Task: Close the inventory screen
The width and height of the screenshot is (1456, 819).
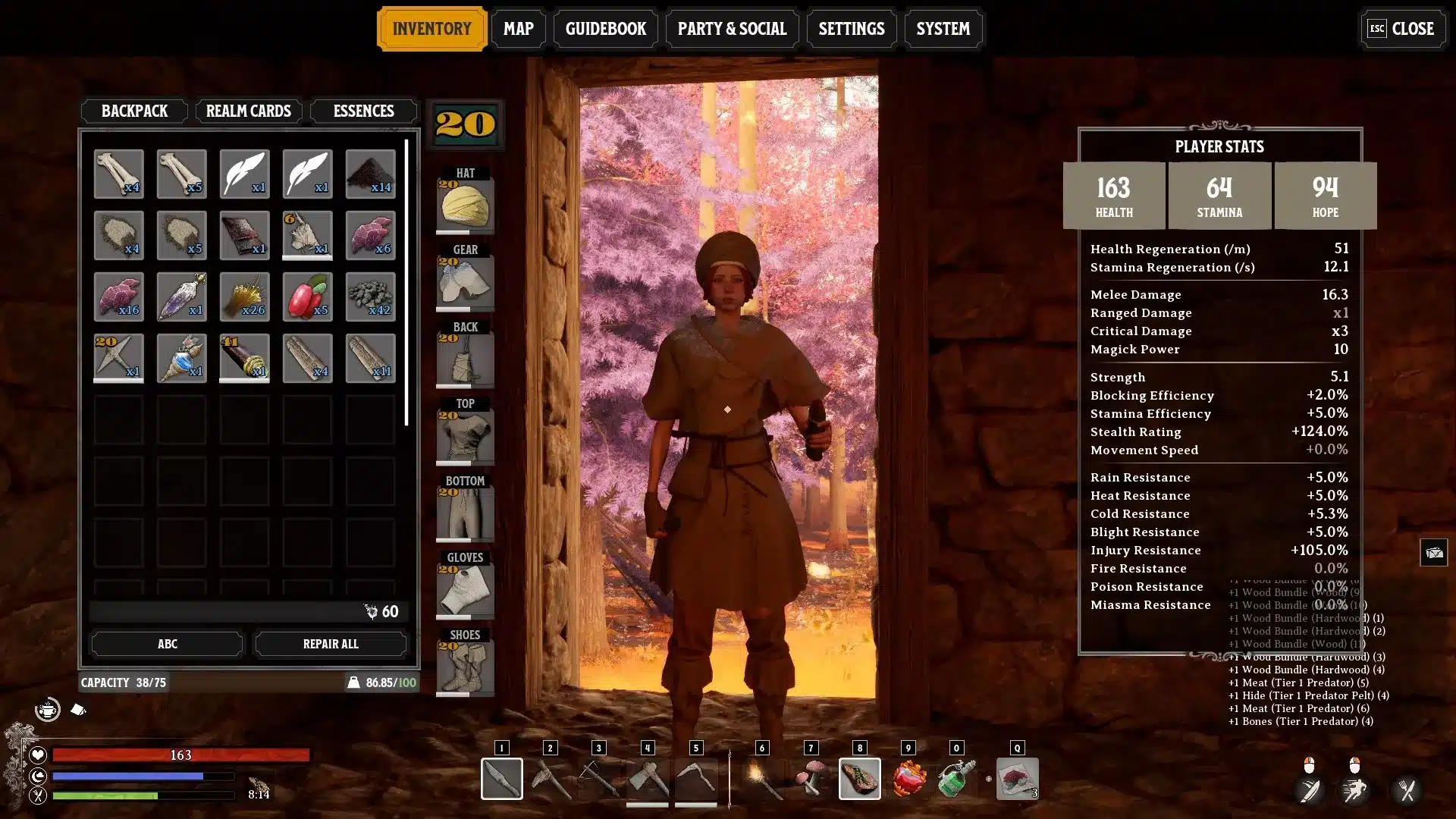Action: pyautogui.click(x=1401, y=29)
